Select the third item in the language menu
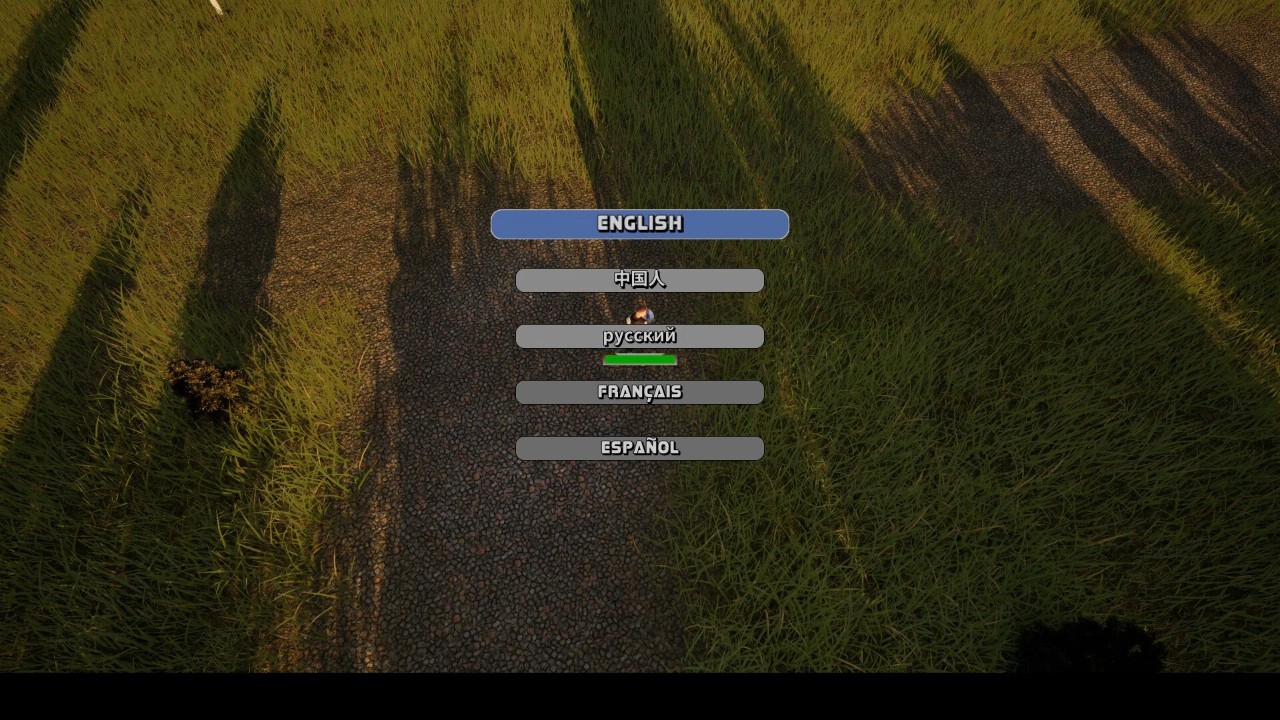Screen dimensions: 1280x720 tap(640, 336)
